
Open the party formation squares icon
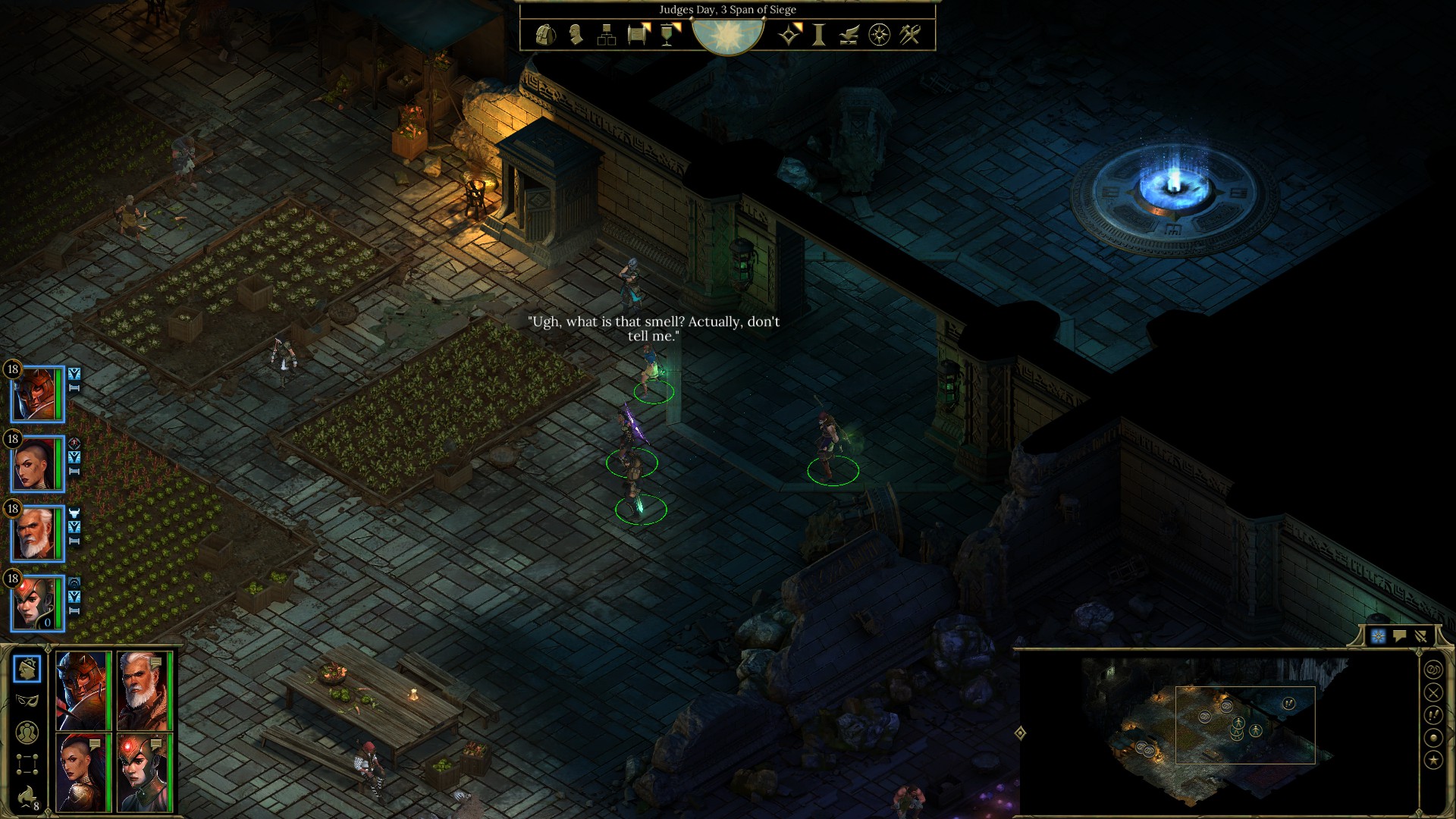pos(27,764)
